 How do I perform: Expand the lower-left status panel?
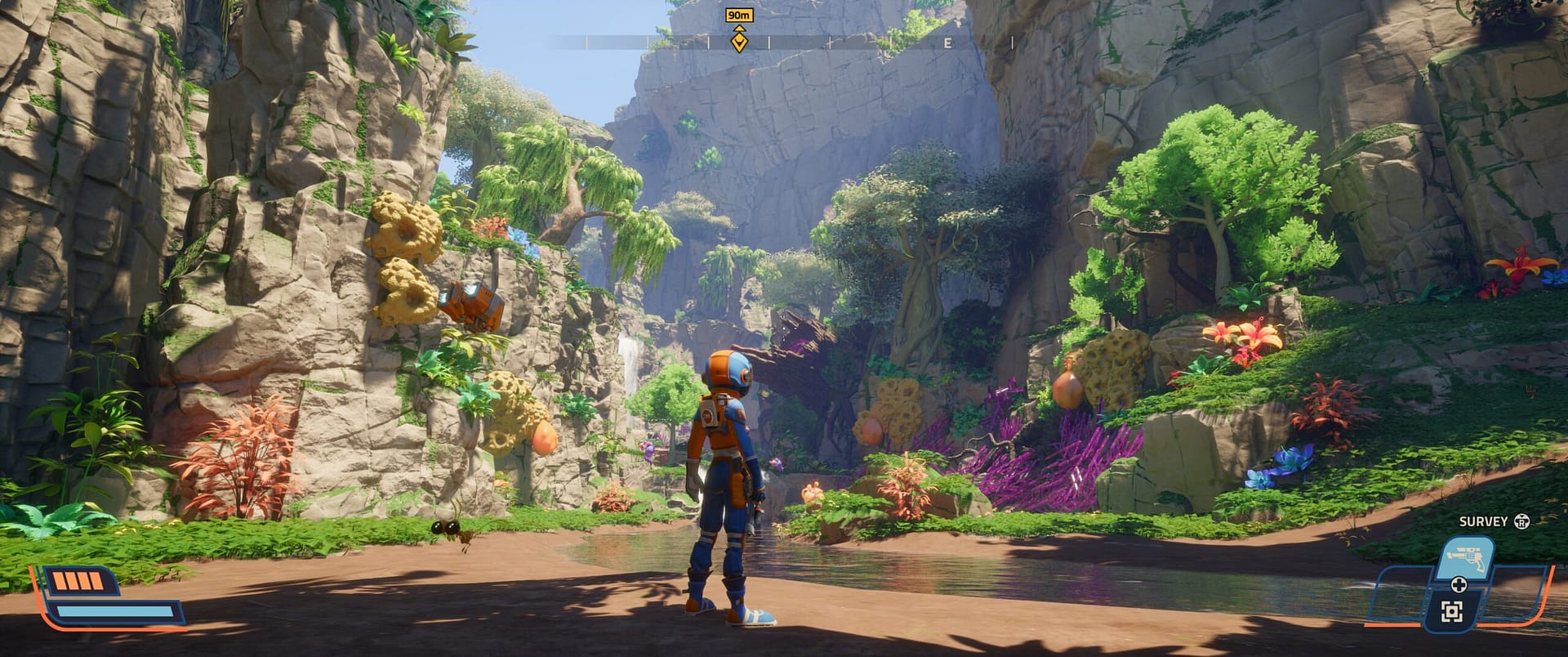(x=98, y=597)
